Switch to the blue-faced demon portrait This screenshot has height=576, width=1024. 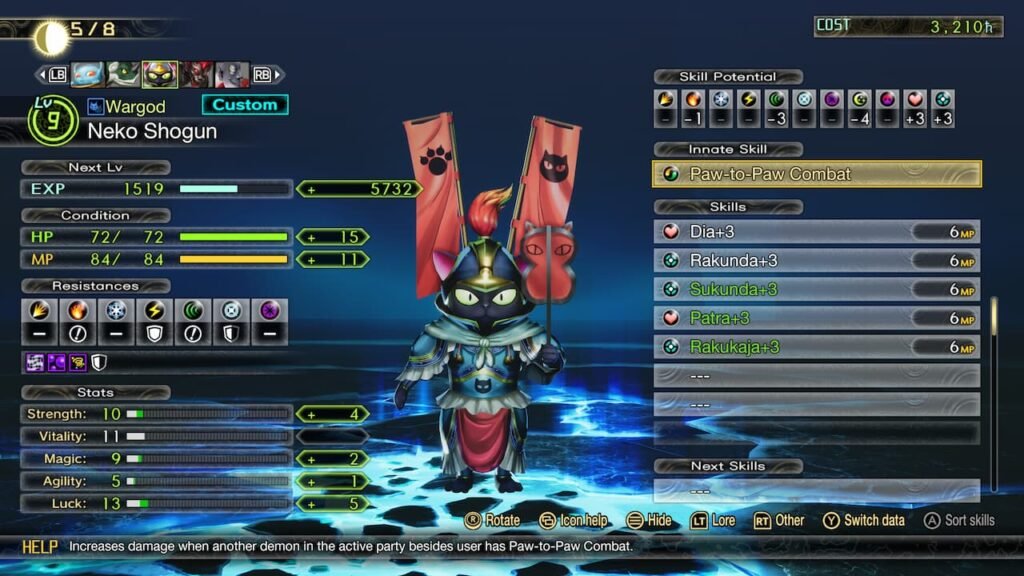tap(88, 75)
